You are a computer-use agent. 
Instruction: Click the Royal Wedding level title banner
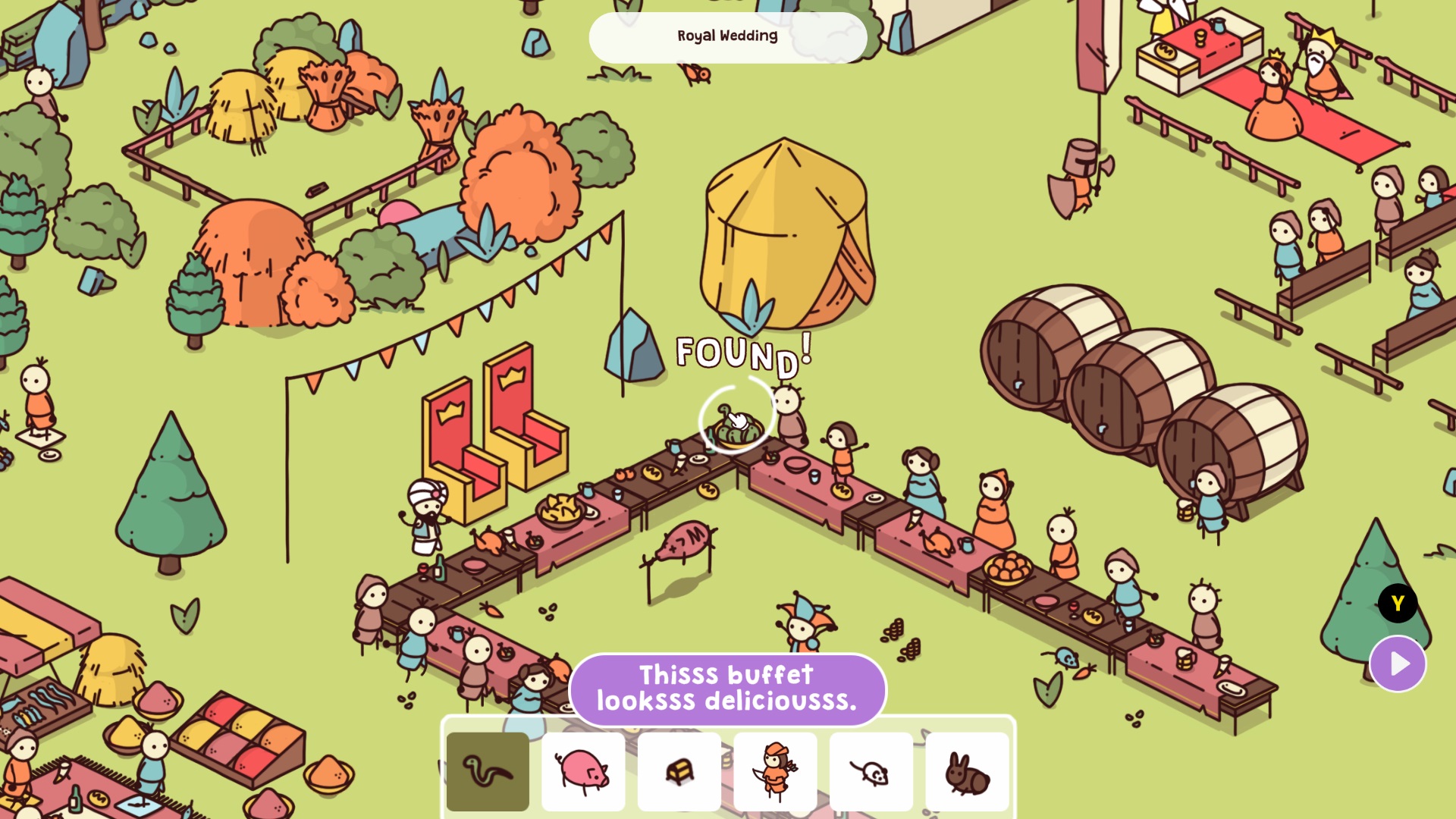[x=727, y=36]
